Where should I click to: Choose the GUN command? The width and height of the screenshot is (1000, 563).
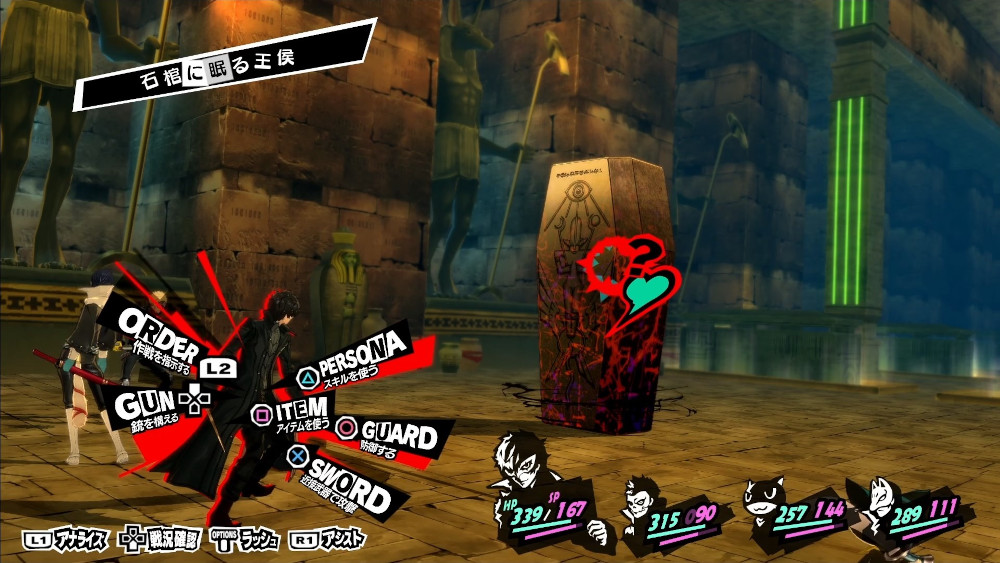point(146,404)
